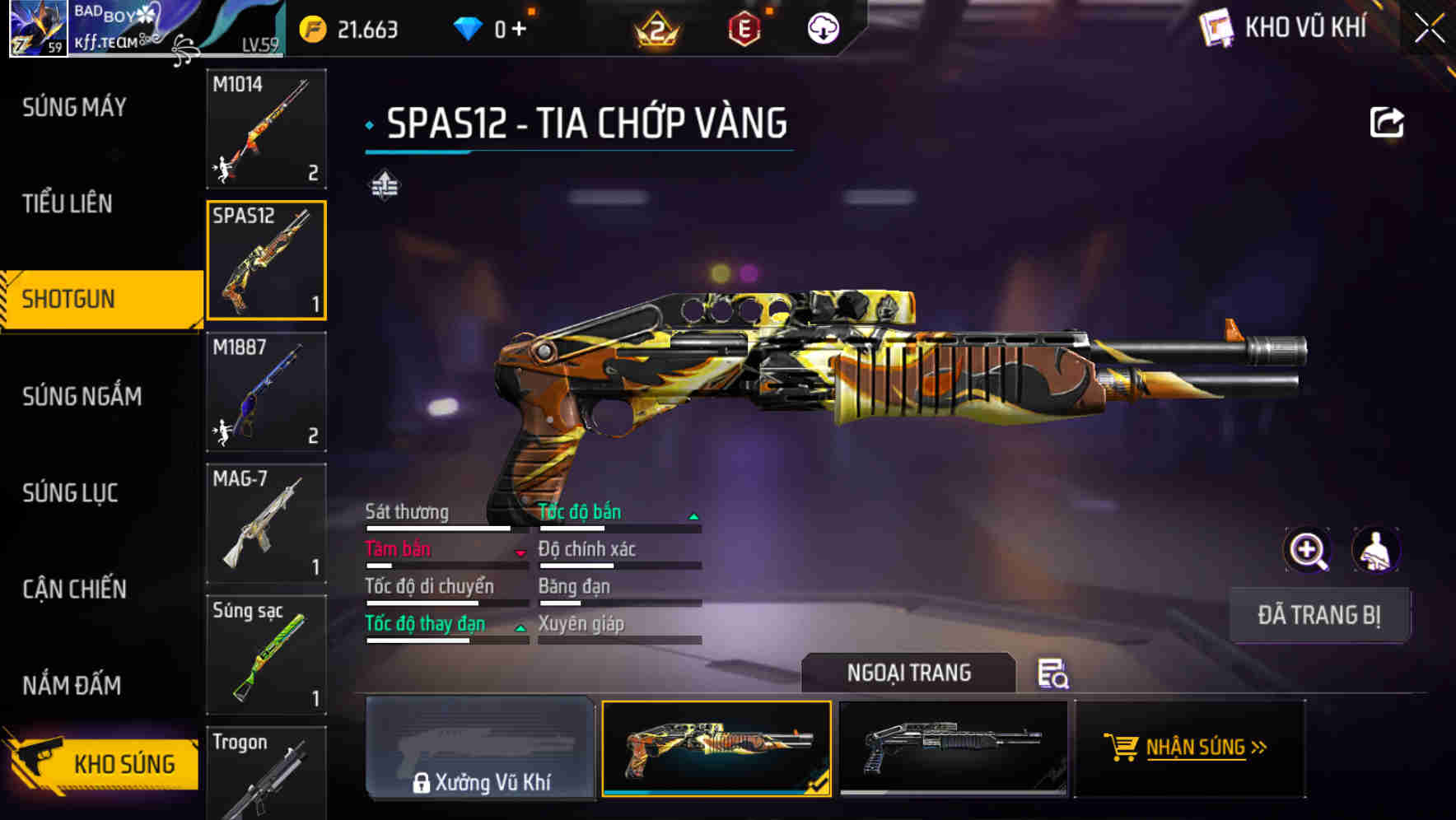Click the share arrow icon
The image size is (1456, 820).
[x=1386, y=123]
